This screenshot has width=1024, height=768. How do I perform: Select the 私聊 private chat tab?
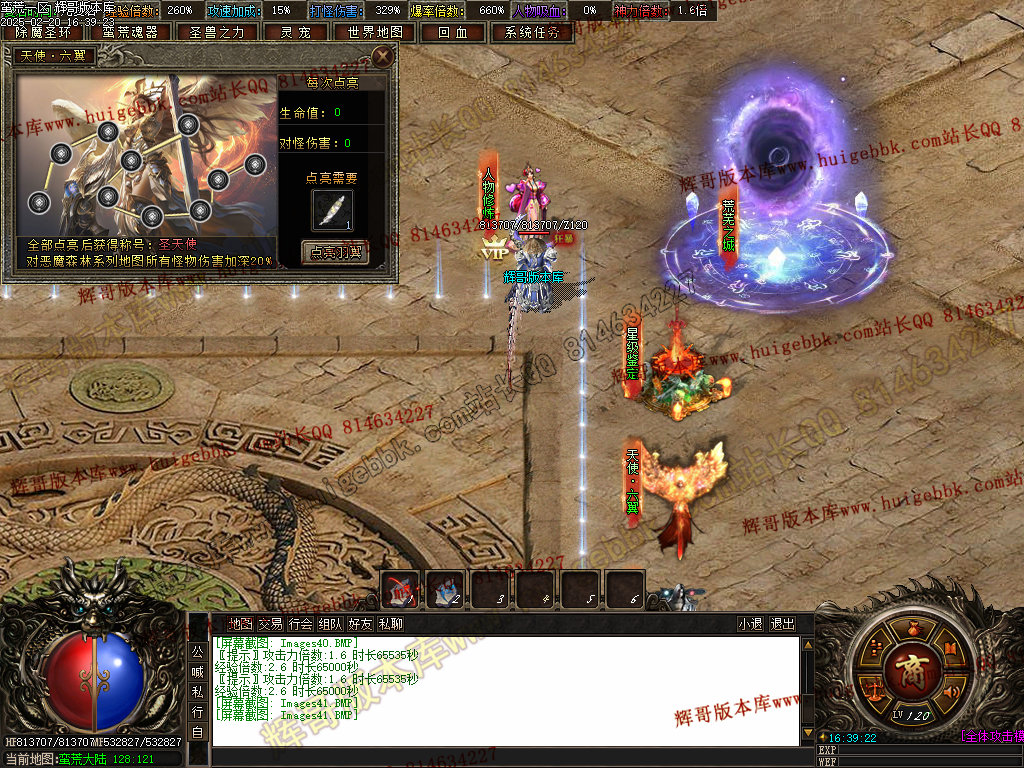click(390, 624)
